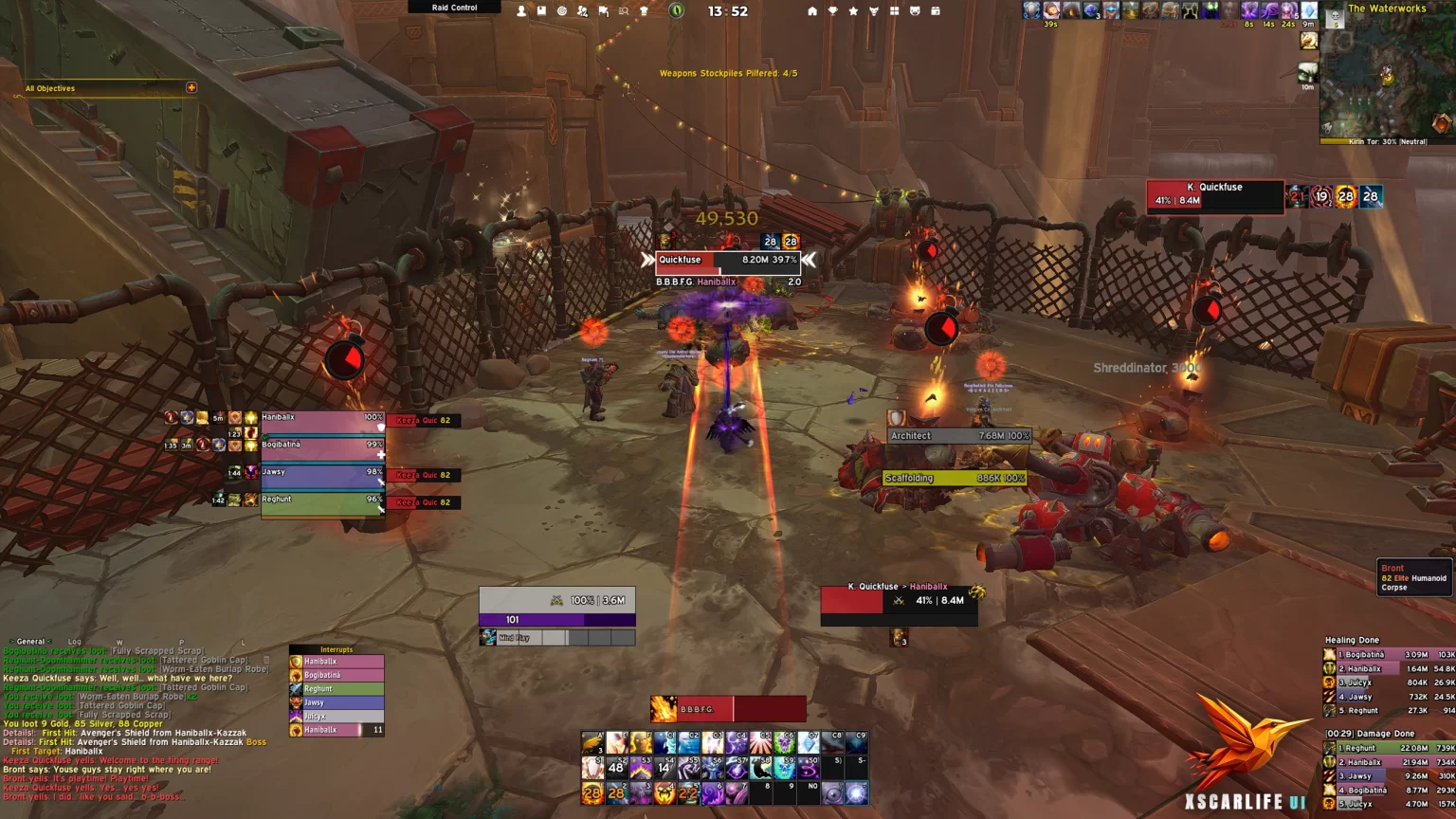1456x819 pixels.
Task: Click the green eye addon button top center
Action: click(x=677, y=10)
